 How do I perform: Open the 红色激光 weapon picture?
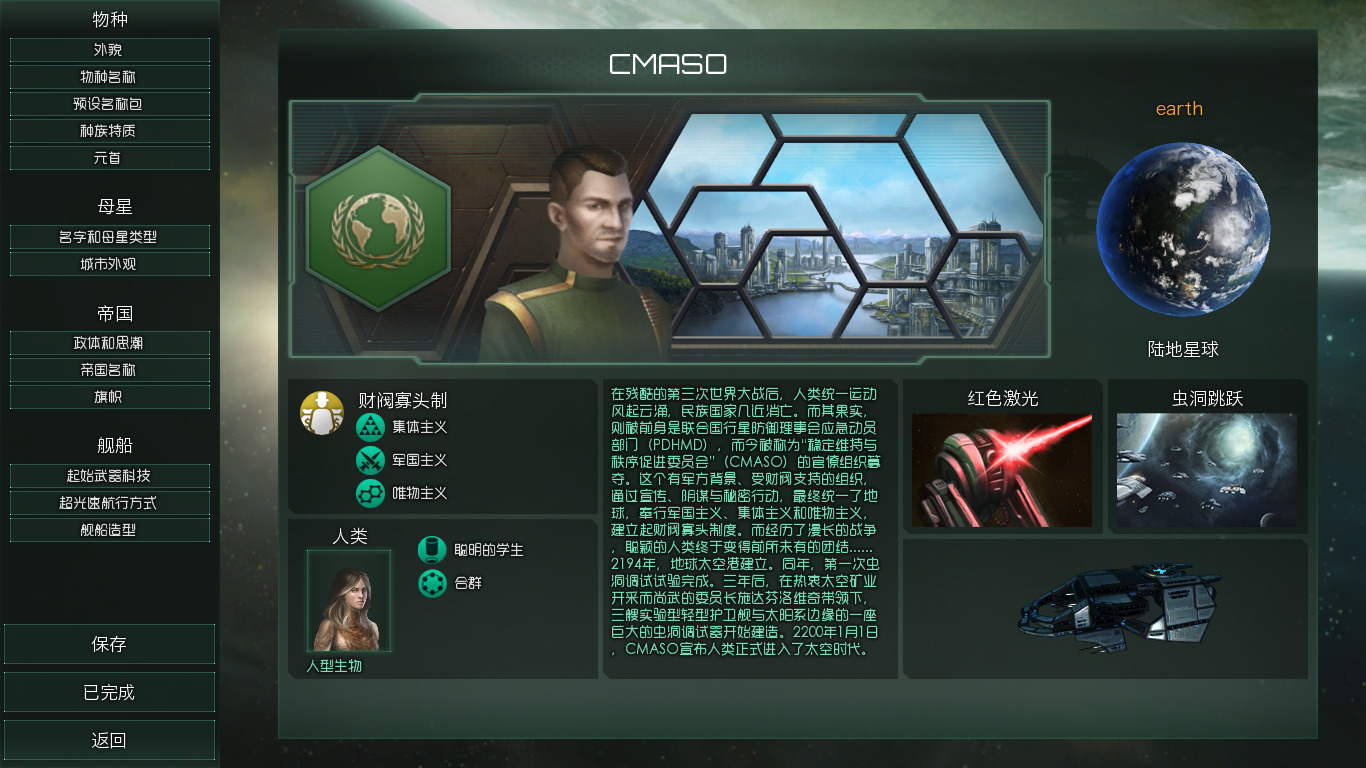1003,470
